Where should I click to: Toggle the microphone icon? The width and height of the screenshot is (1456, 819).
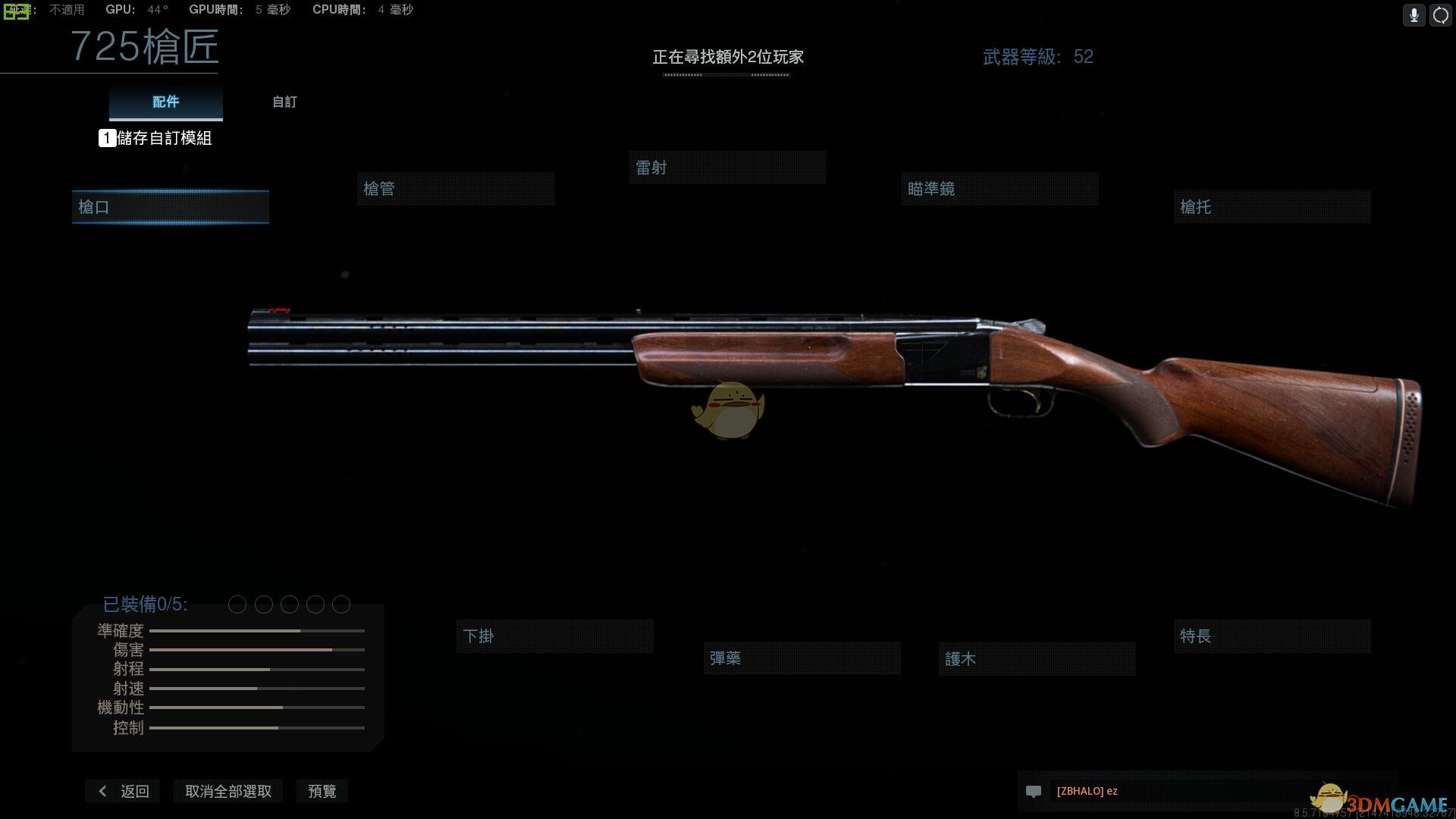pyautogui.click(x=1414, y=15)
